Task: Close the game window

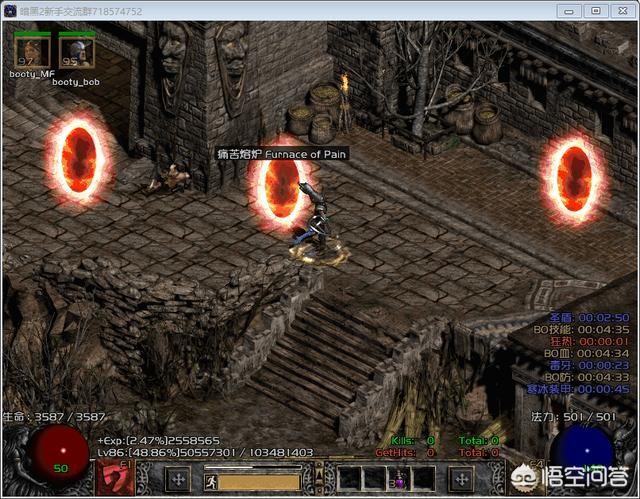Action: tap(622, 10)
